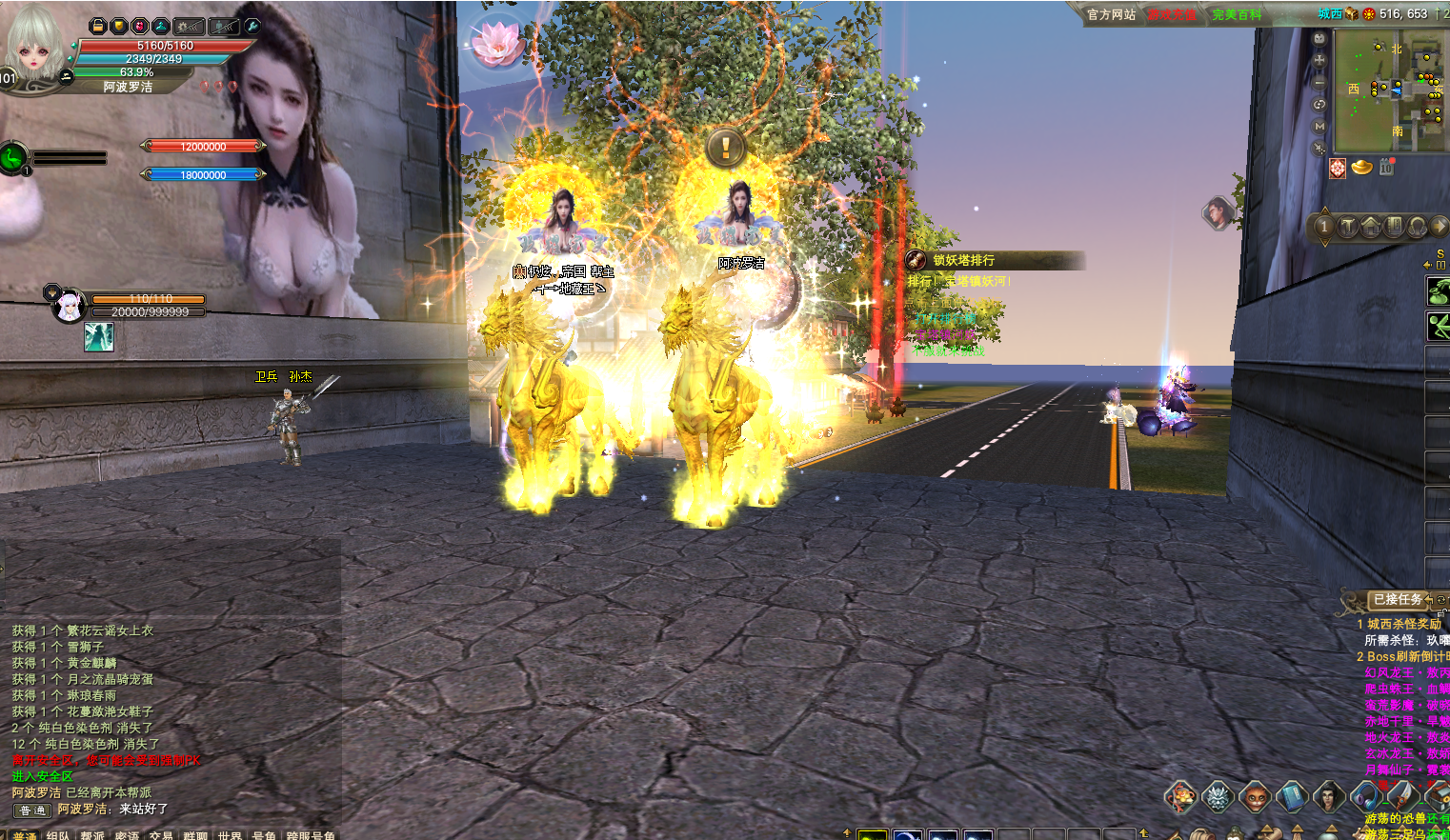The image size is (1450, 840).
Task: Click the house icon in menu bar
Action: coord(1370,227)
